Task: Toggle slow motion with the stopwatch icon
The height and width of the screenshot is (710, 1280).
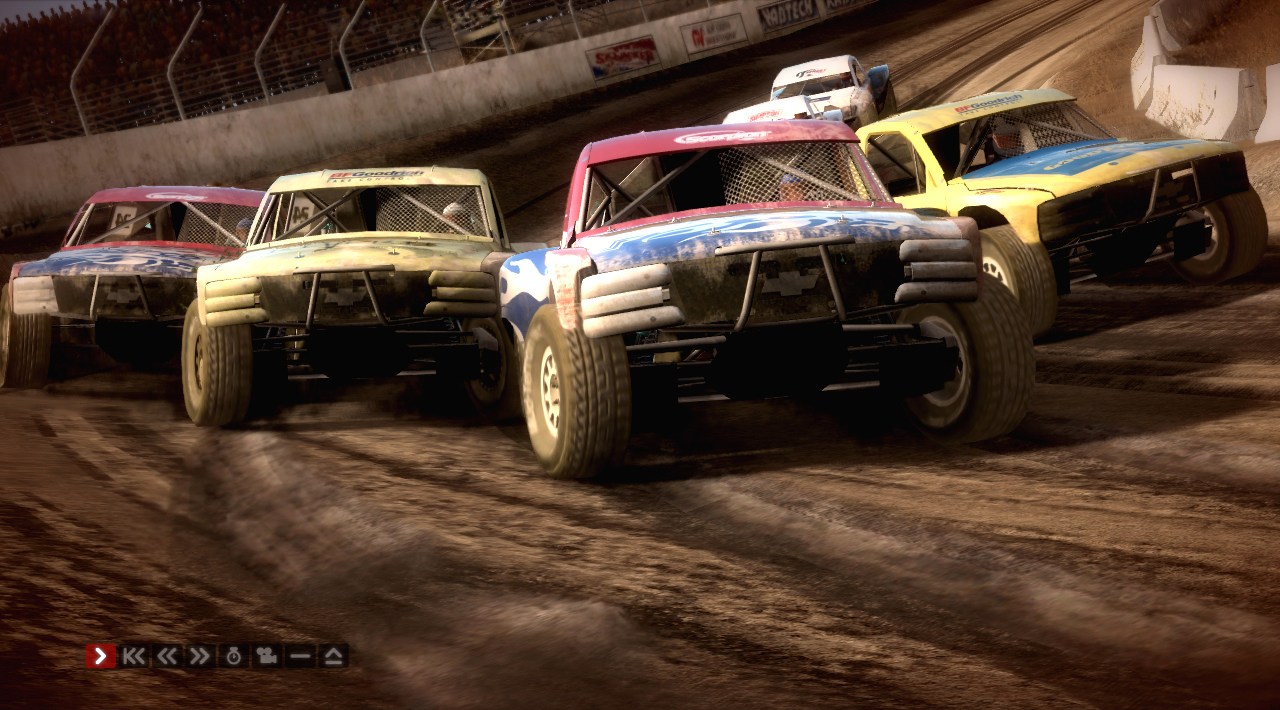Action: tap(233, 656)
